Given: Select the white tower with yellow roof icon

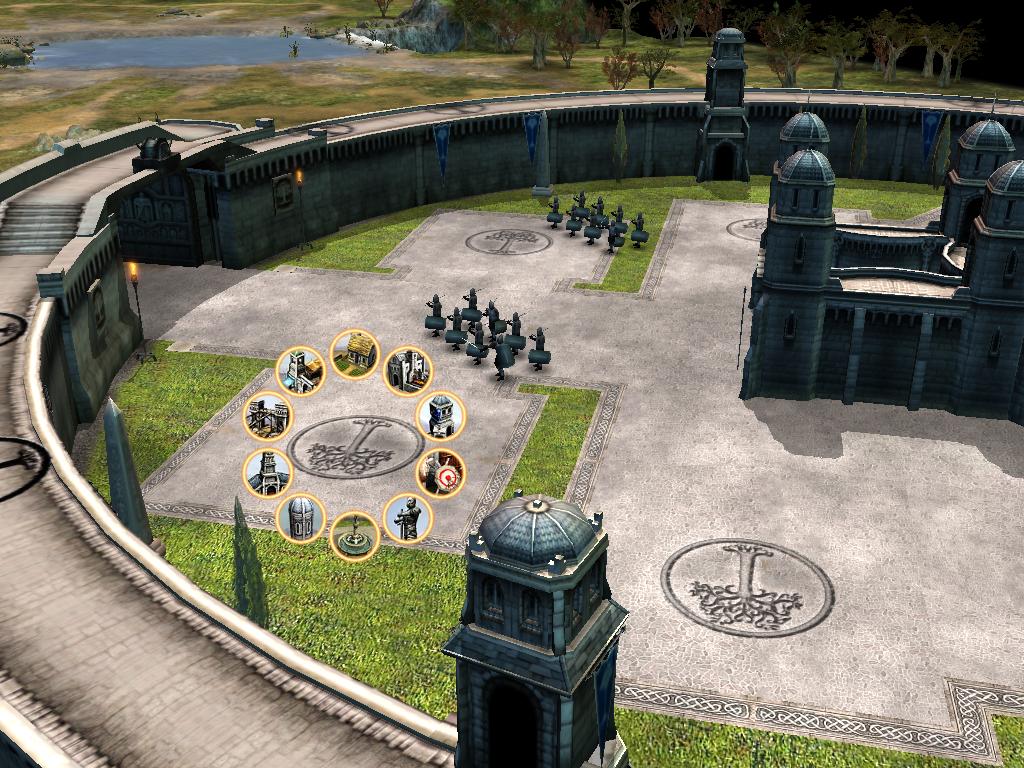Looking at the screenshot, I should tap(301, 371).
